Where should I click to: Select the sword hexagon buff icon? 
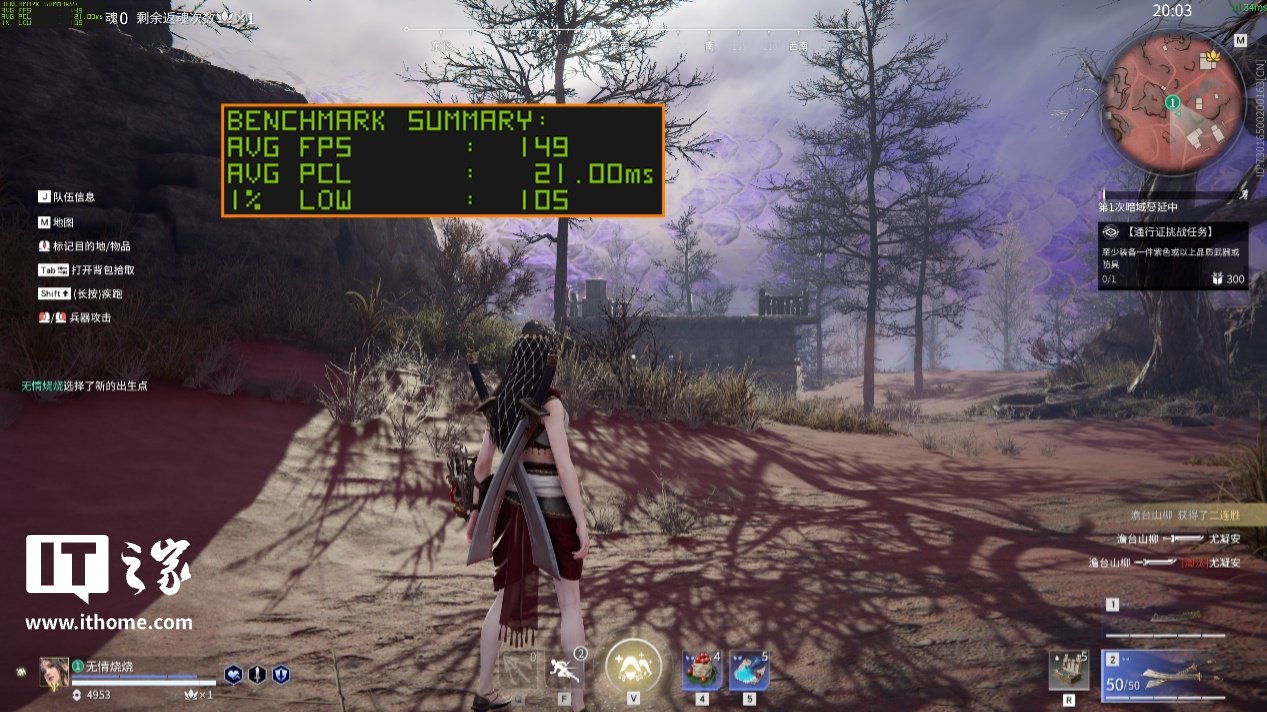tap(257, 675)
